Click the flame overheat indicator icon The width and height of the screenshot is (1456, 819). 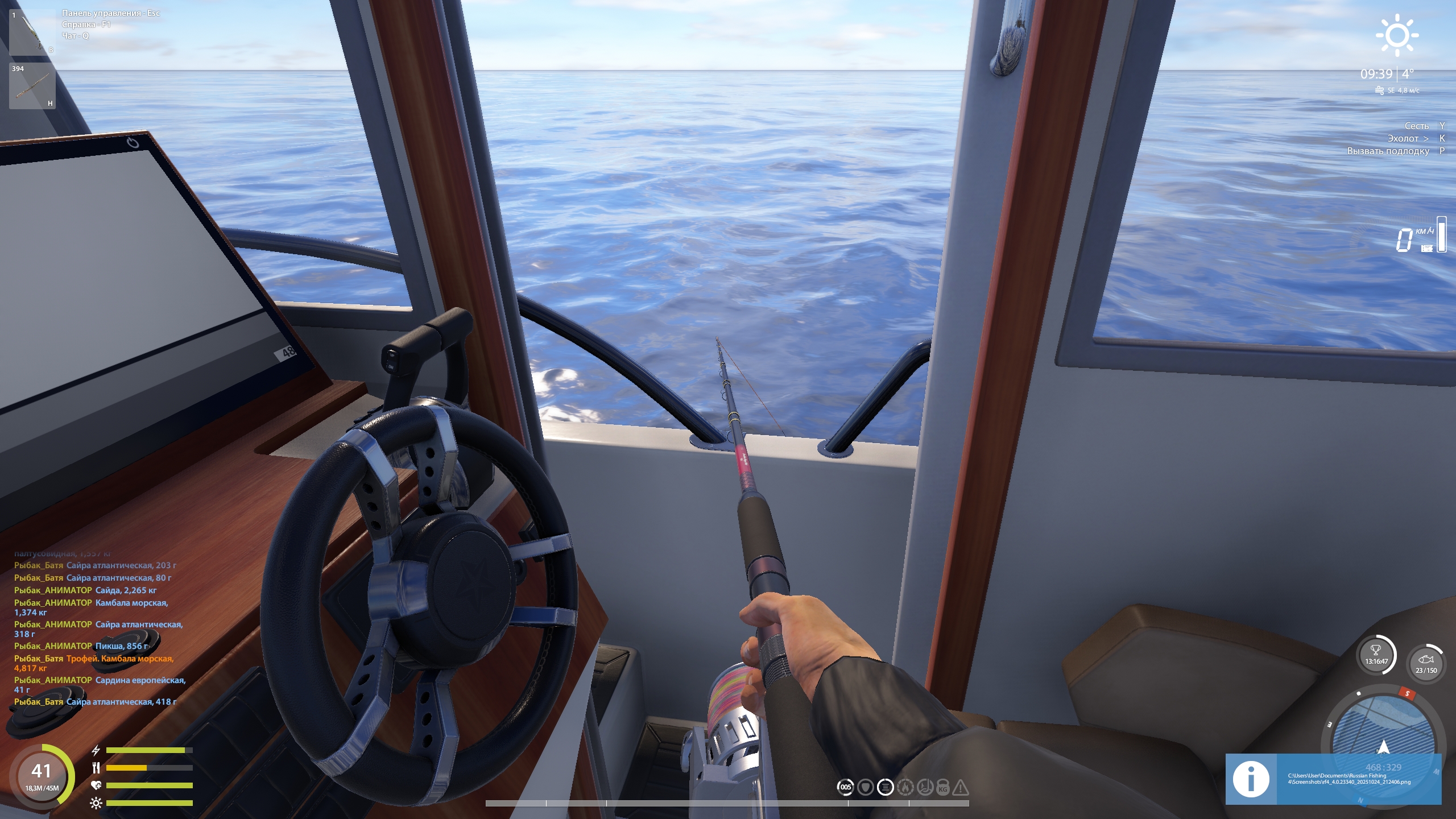click(905, 787)
